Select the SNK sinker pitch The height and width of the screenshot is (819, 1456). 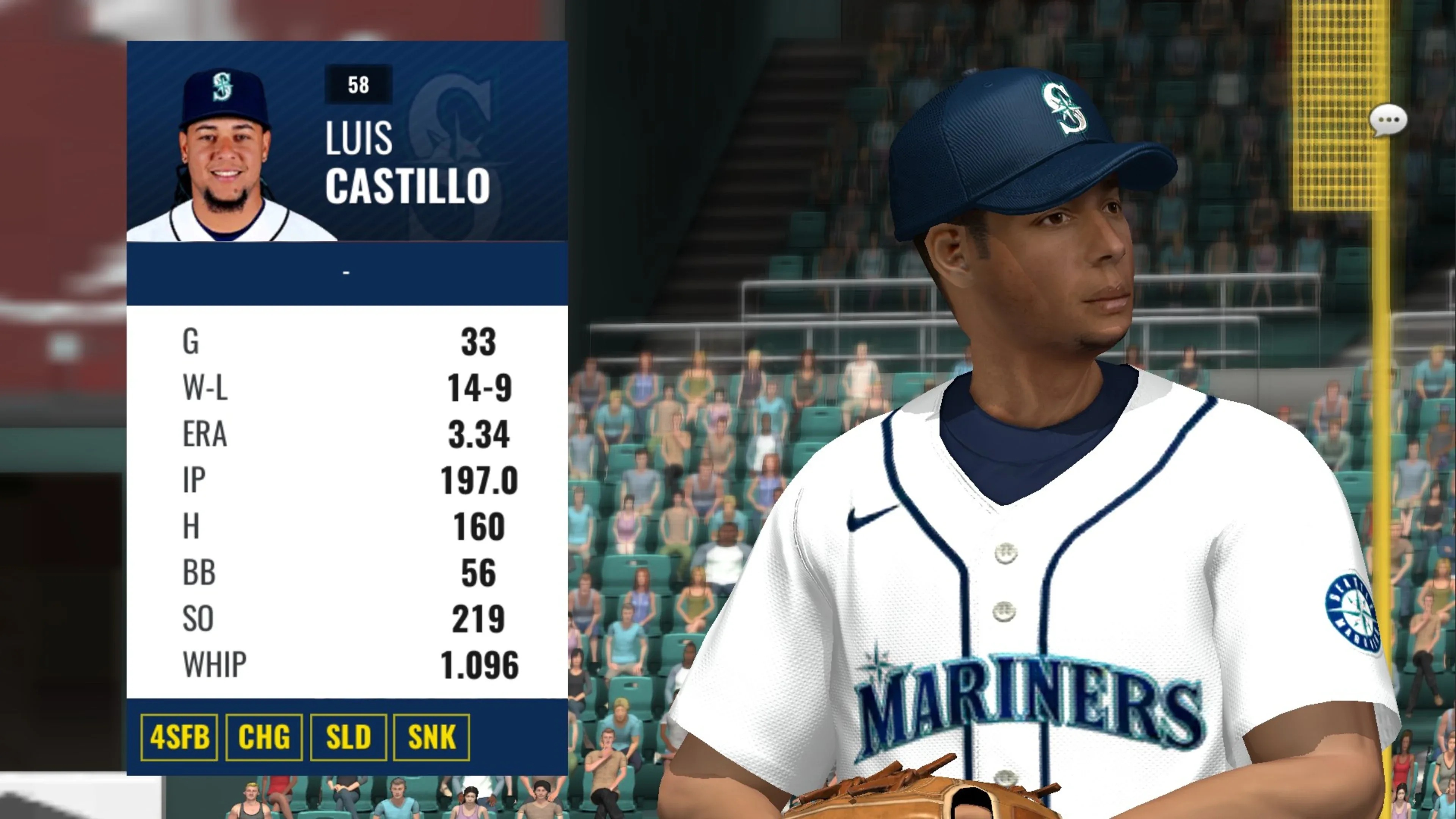coord(432,737)
